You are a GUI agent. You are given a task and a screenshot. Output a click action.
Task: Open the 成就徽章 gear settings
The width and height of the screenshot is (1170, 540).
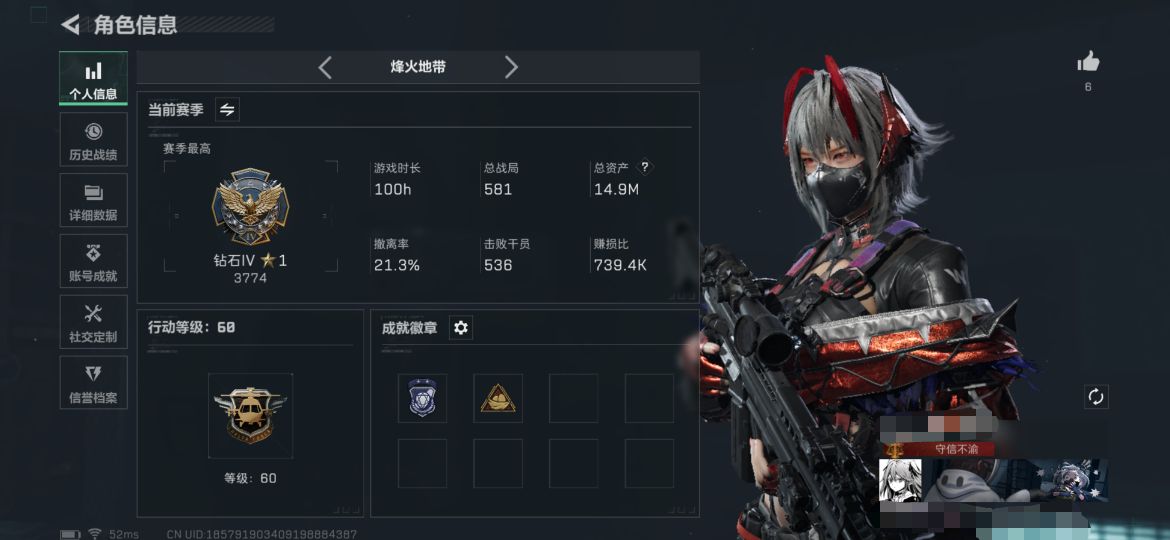point(461,328)
